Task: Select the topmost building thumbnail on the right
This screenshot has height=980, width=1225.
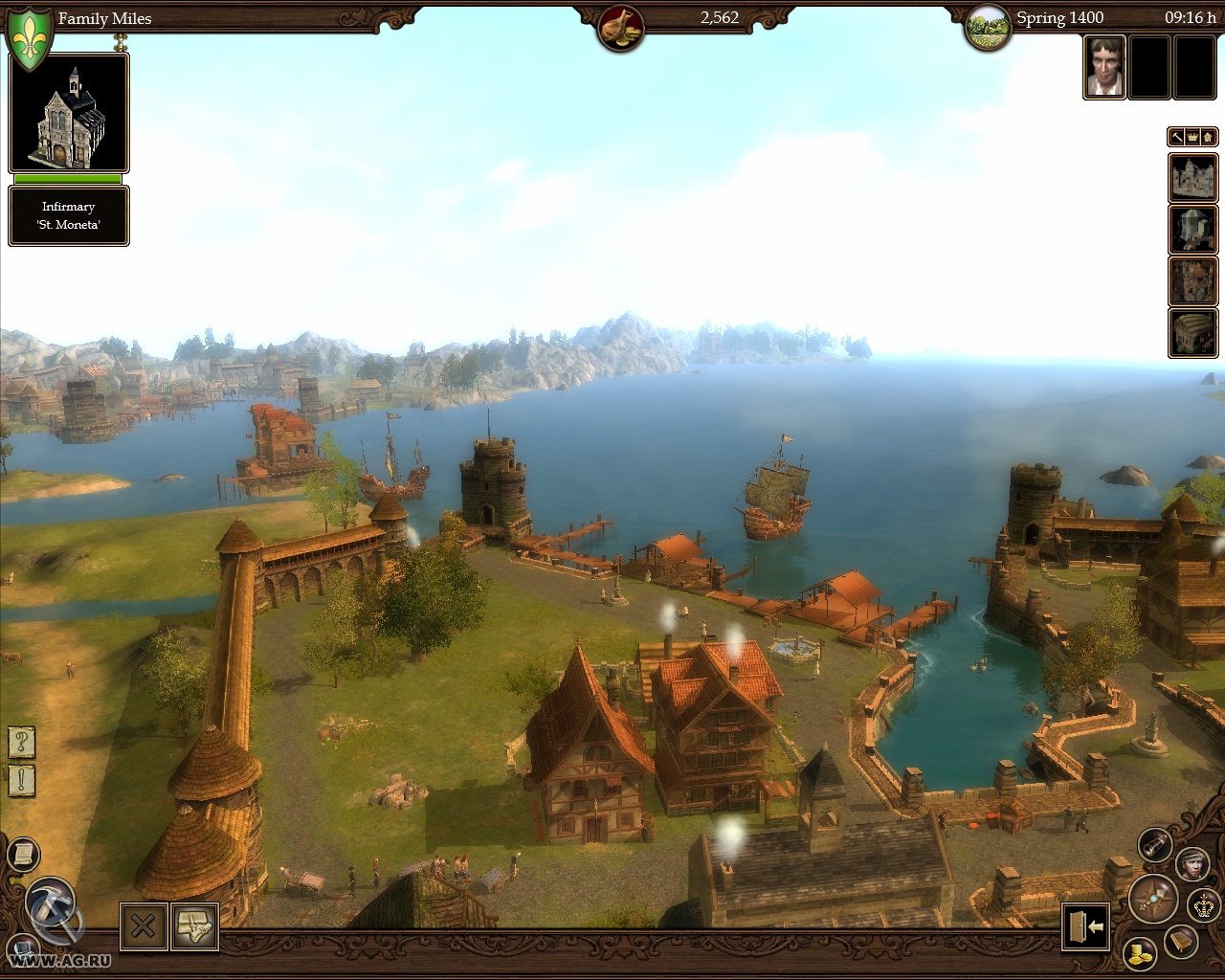Action: pos(1192,178)
